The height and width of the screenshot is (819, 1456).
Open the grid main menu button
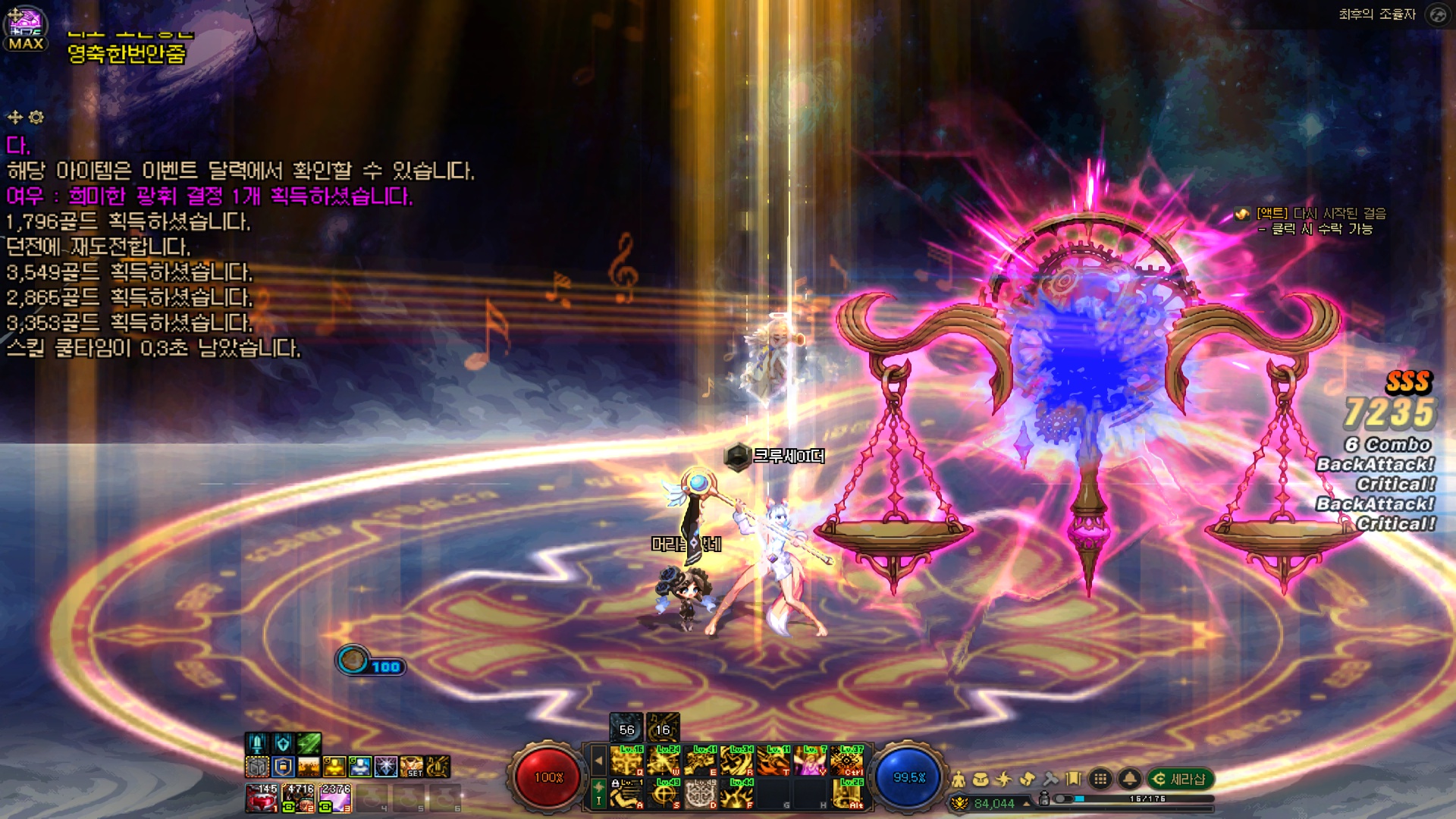click(1100, 779)
